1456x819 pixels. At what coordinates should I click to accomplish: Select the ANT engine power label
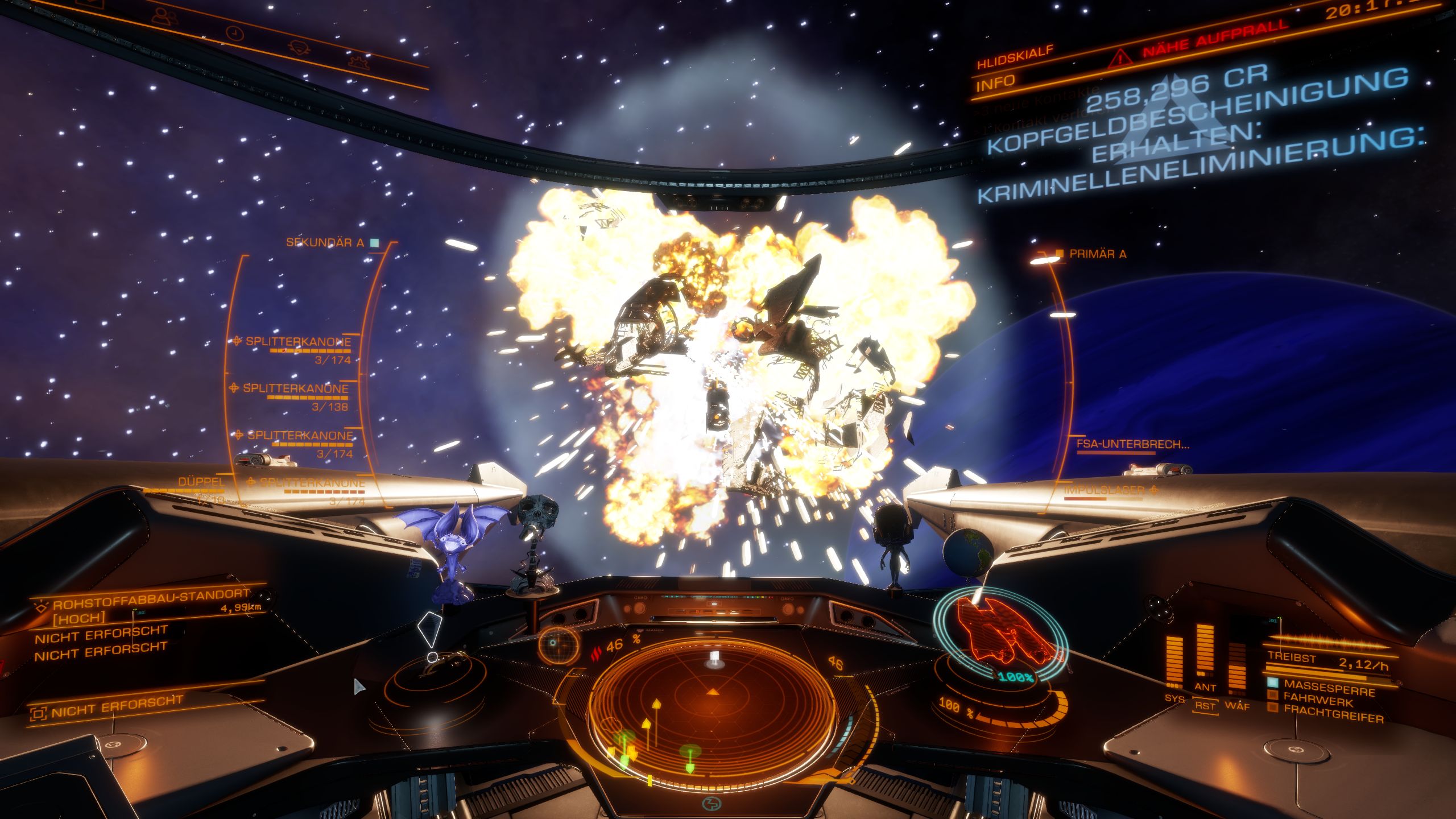[1205, 687]
